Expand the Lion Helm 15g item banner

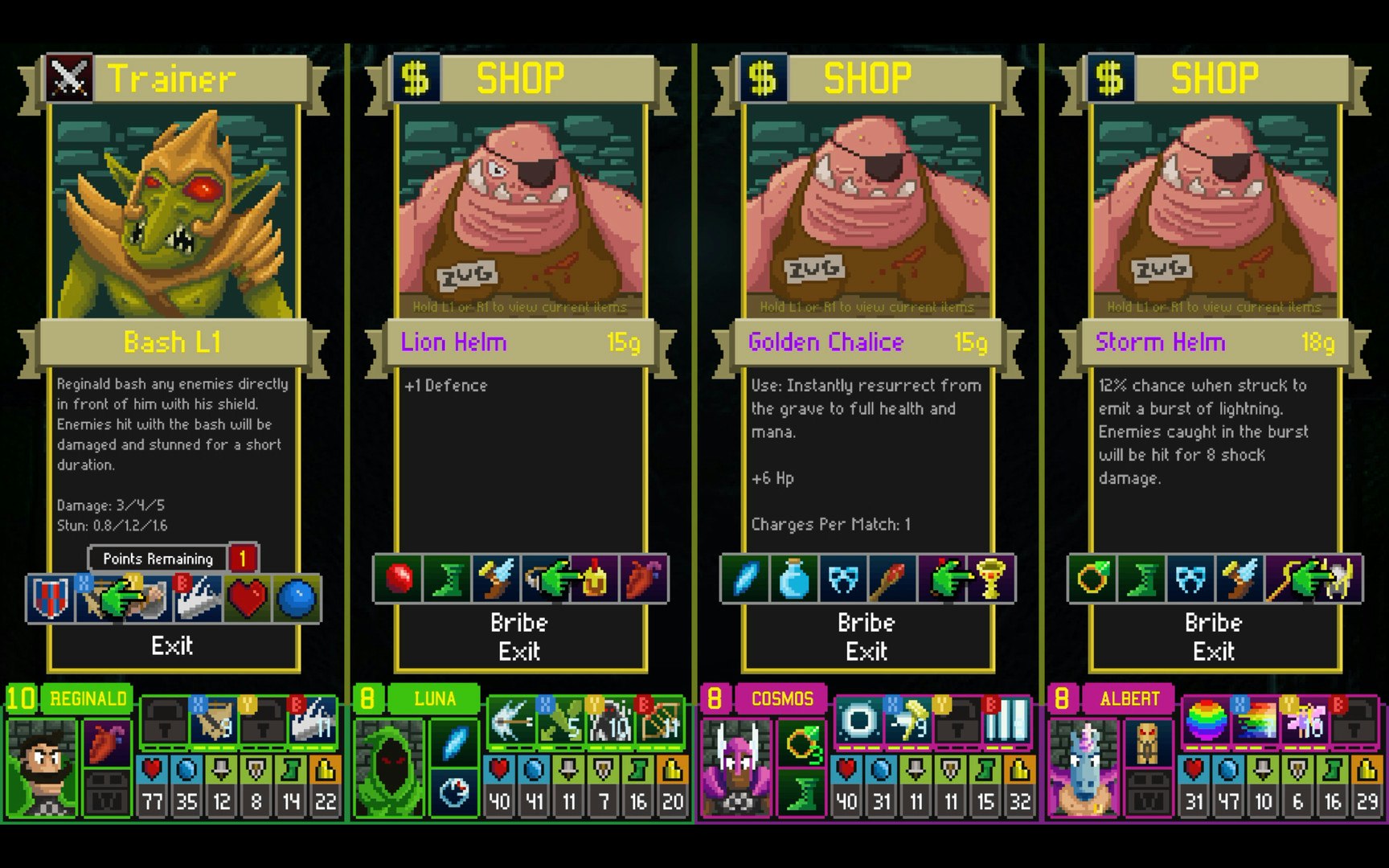pyautogui.click(x=518, y=342)
